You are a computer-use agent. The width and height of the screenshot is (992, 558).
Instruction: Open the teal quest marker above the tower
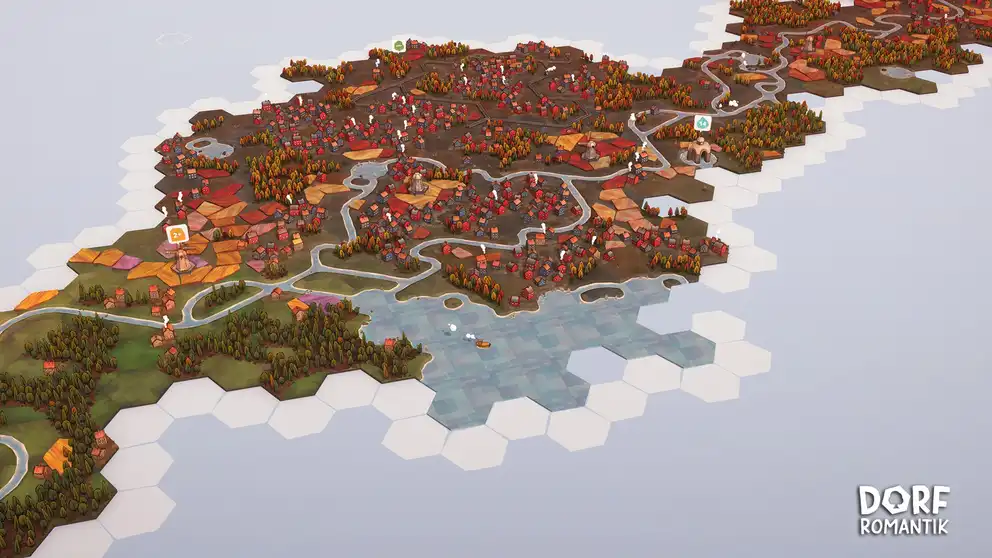[703, 122]
